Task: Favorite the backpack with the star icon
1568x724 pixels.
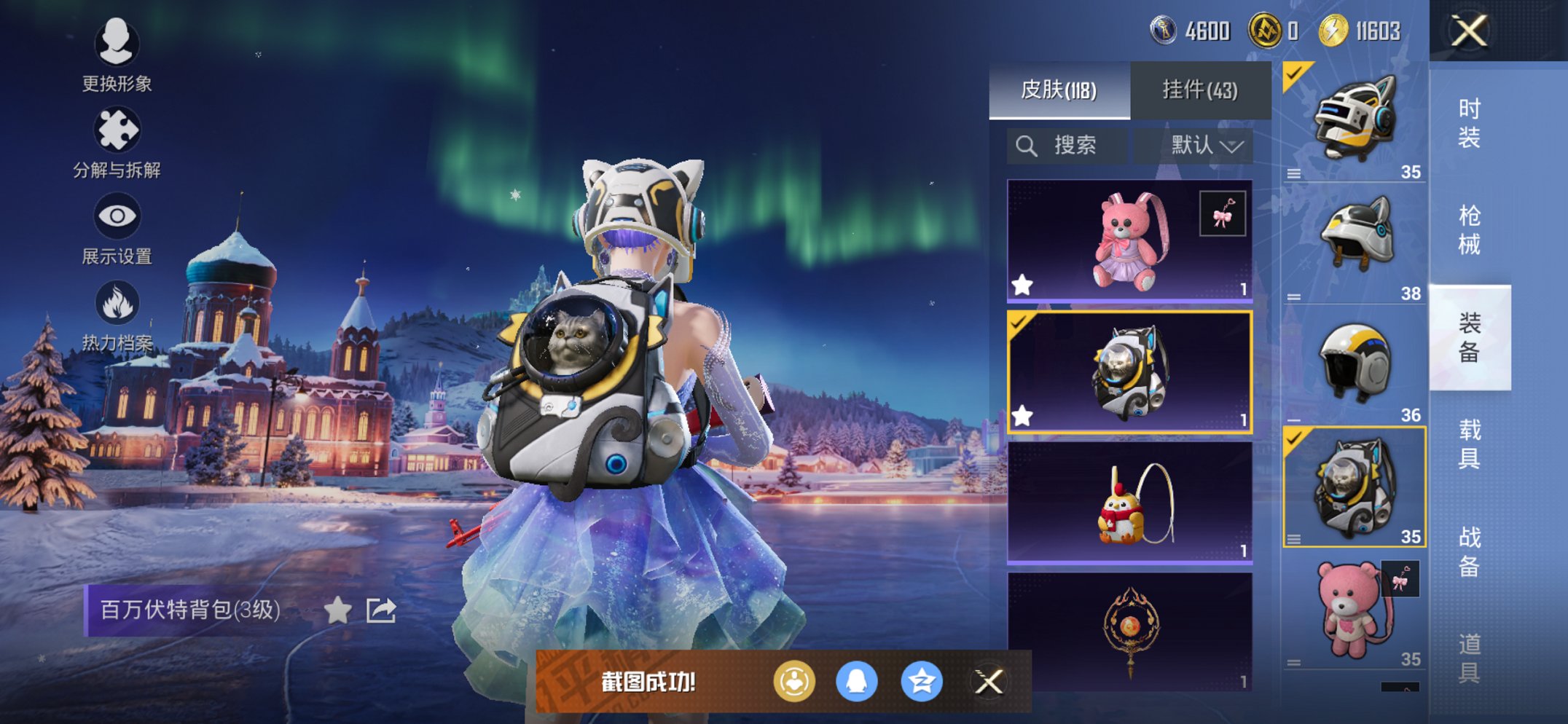Action: (x=337, y=610)
